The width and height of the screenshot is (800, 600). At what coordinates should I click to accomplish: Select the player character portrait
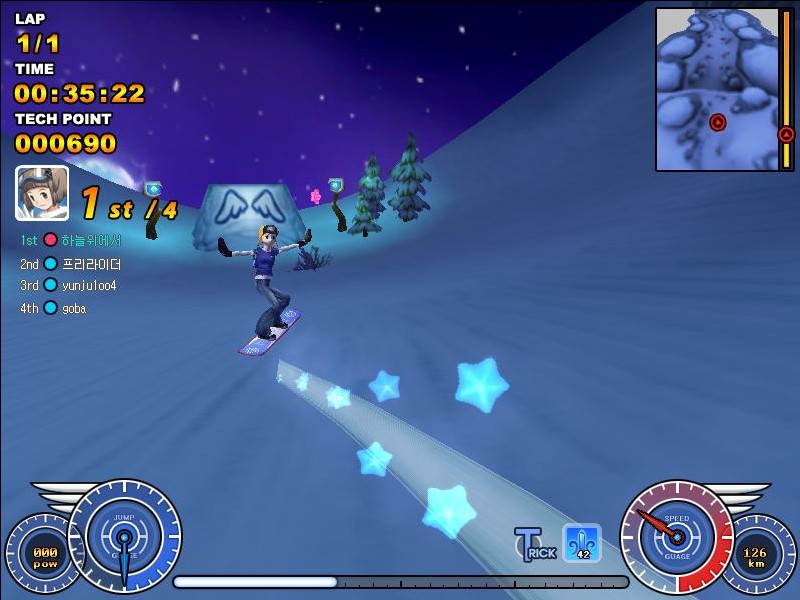click(x=42, y=193)
